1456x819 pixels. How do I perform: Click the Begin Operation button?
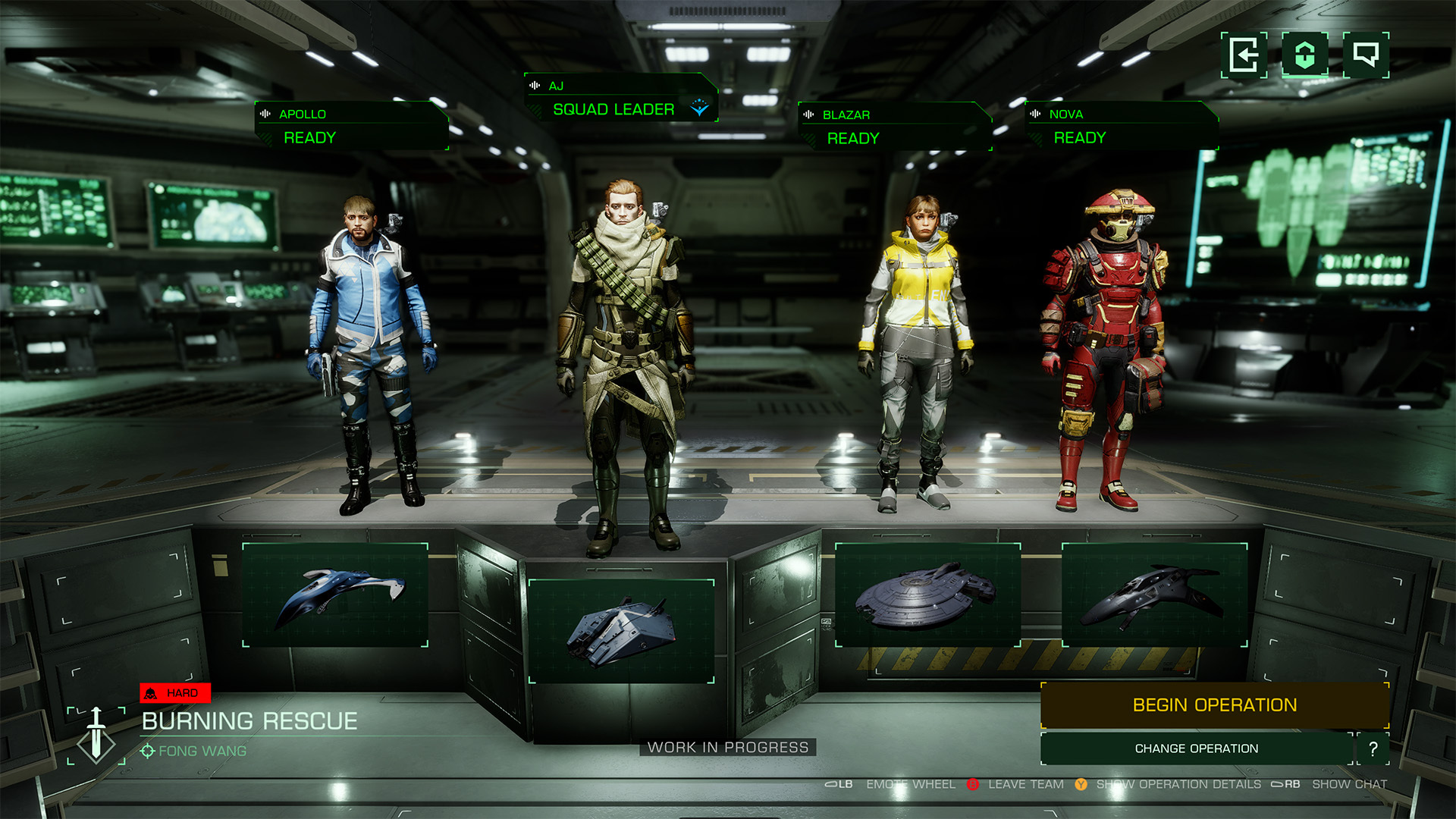point(1214,705)
